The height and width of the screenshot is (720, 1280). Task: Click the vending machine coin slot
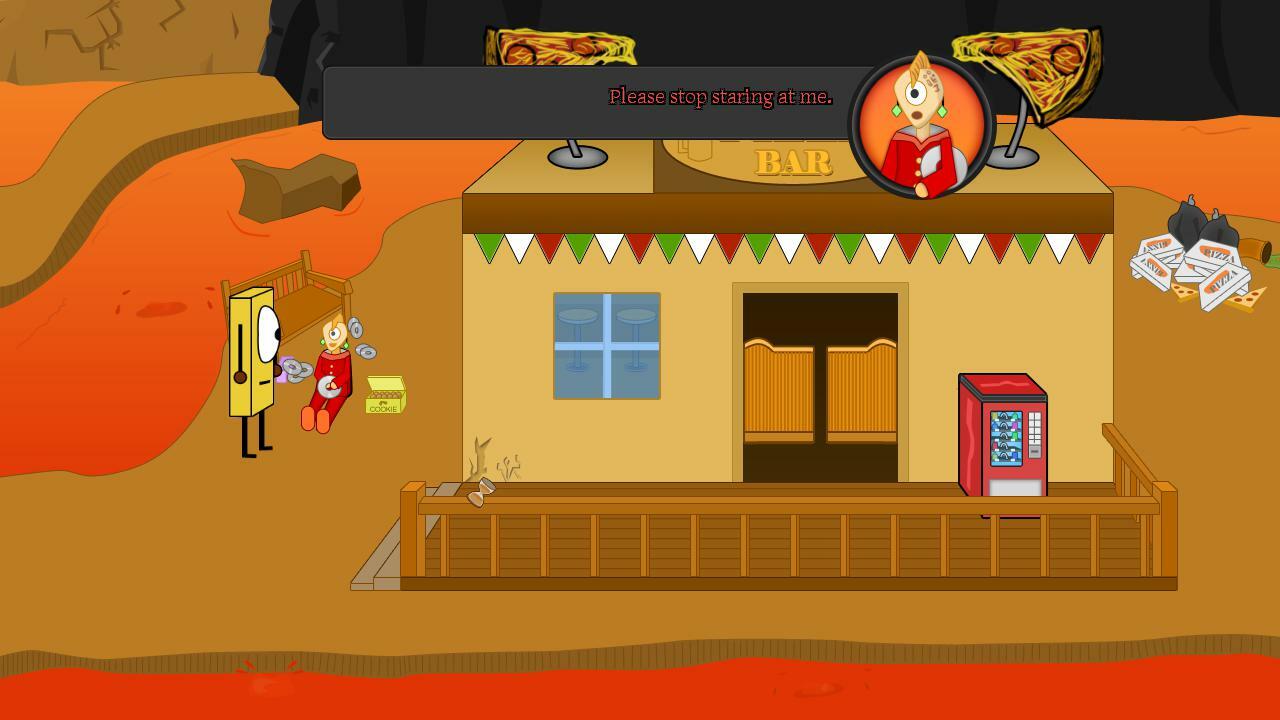point(1034,451)
